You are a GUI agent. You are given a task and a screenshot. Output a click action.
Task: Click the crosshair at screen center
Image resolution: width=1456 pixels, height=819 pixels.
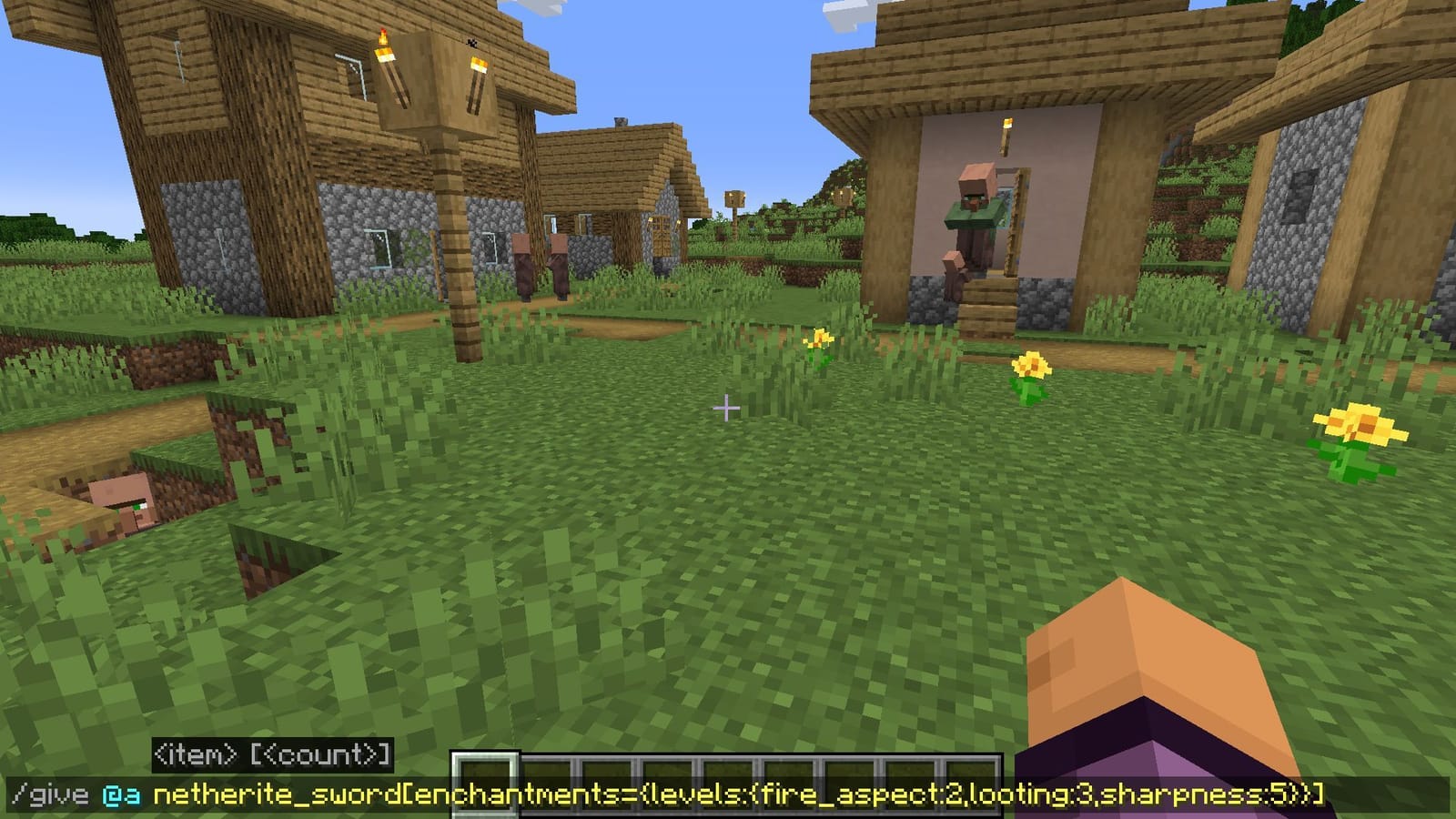(727, 409)
